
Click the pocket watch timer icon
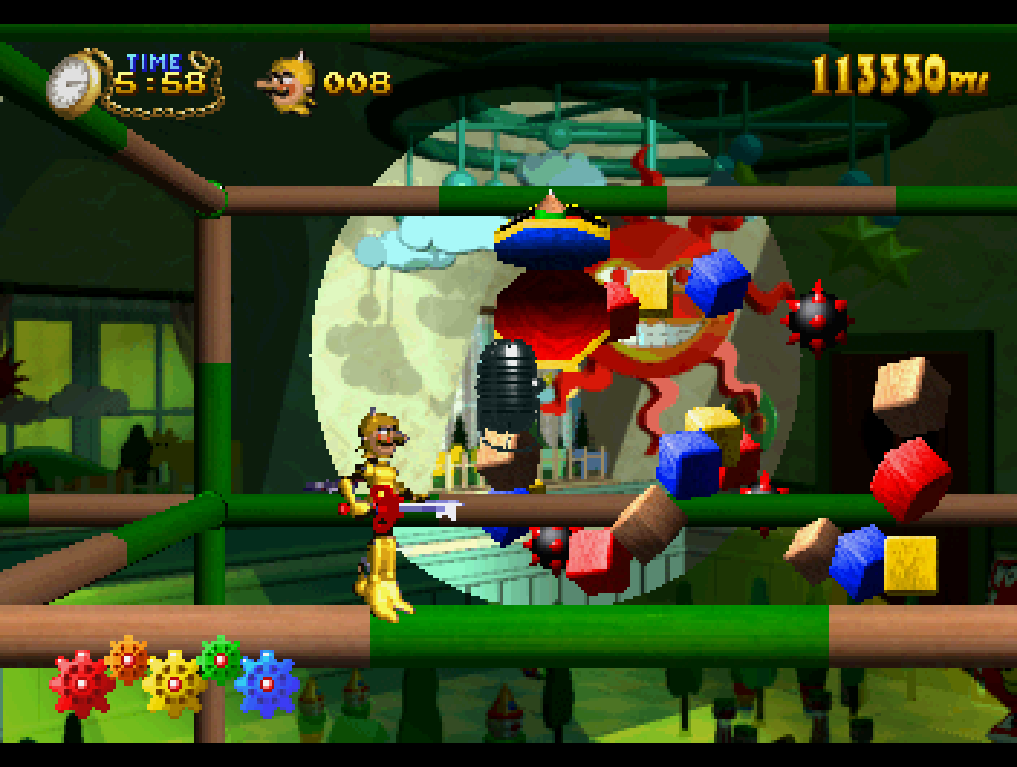tap(74, 85)
